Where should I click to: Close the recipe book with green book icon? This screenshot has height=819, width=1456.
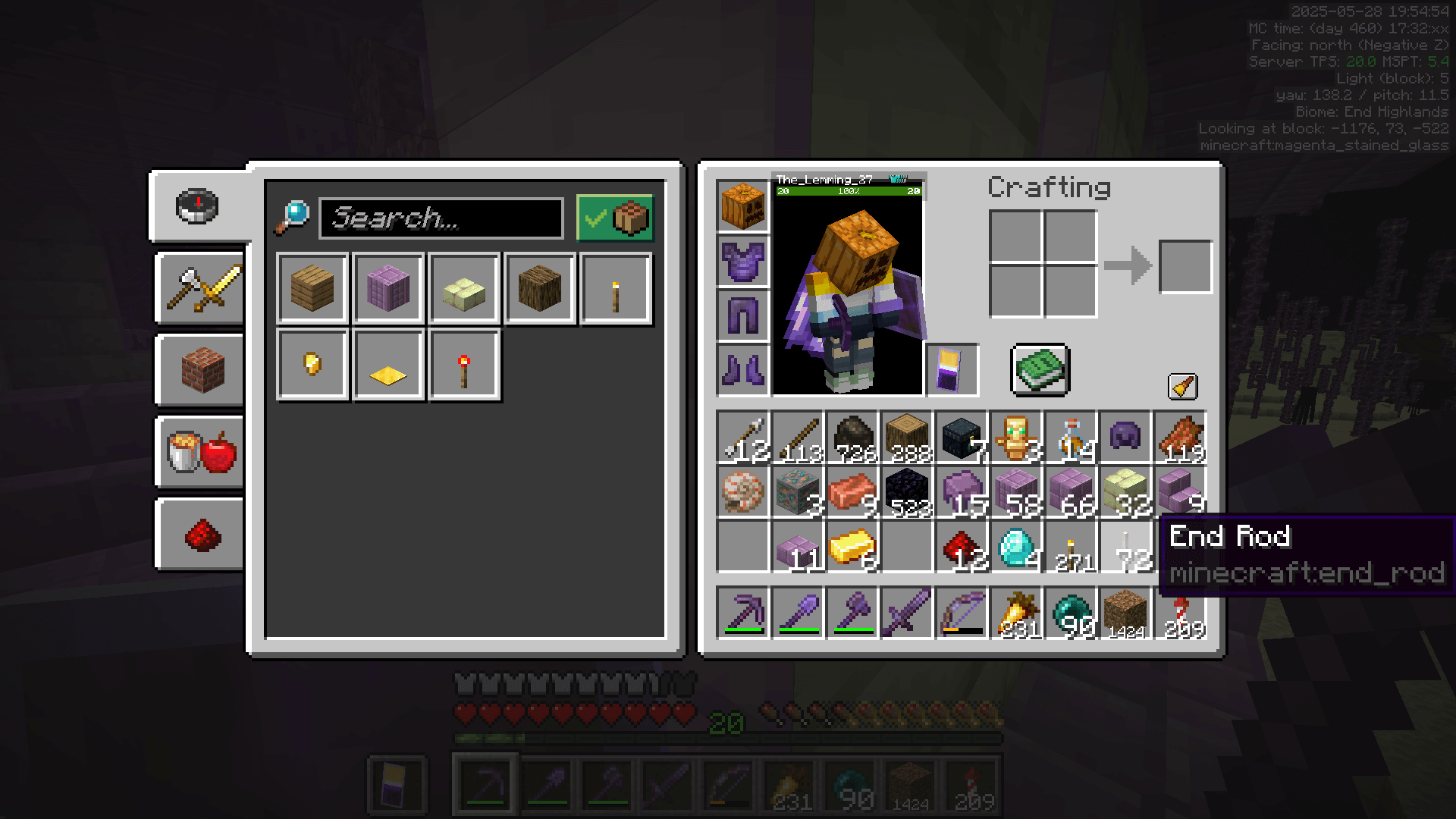(1039, 371)
